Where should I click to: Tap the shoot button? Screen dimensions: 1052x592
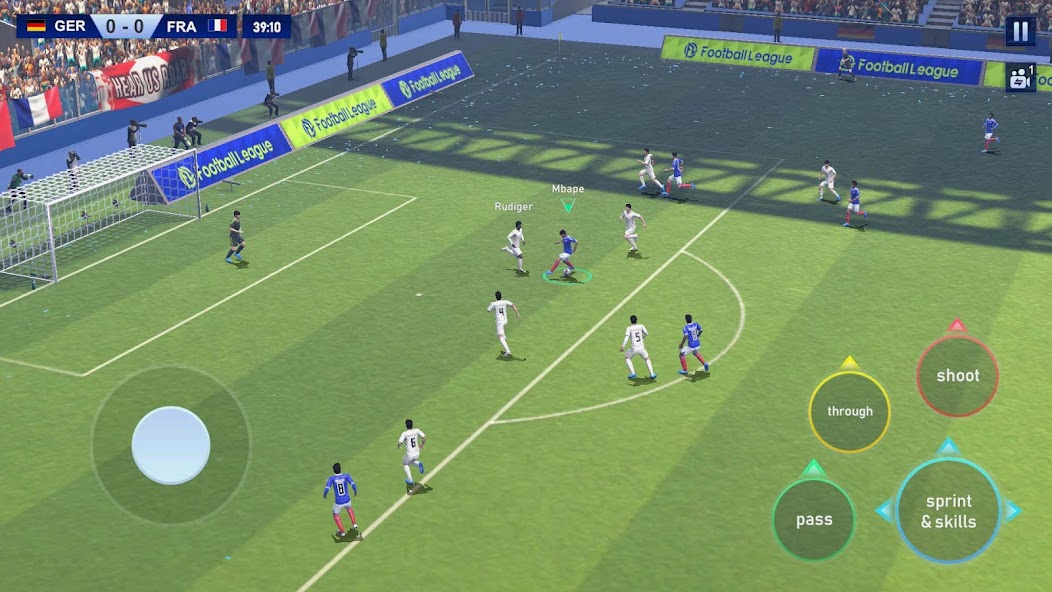click(957, 376)
